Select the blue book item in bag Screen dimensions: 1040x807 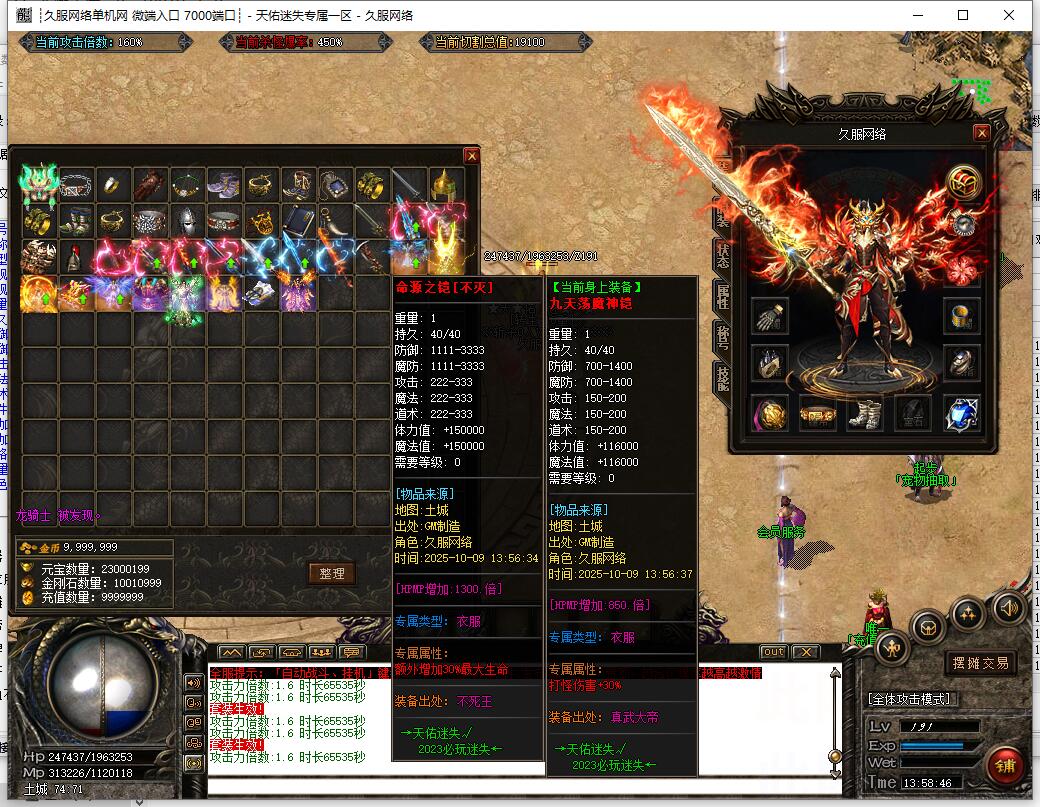296,220
